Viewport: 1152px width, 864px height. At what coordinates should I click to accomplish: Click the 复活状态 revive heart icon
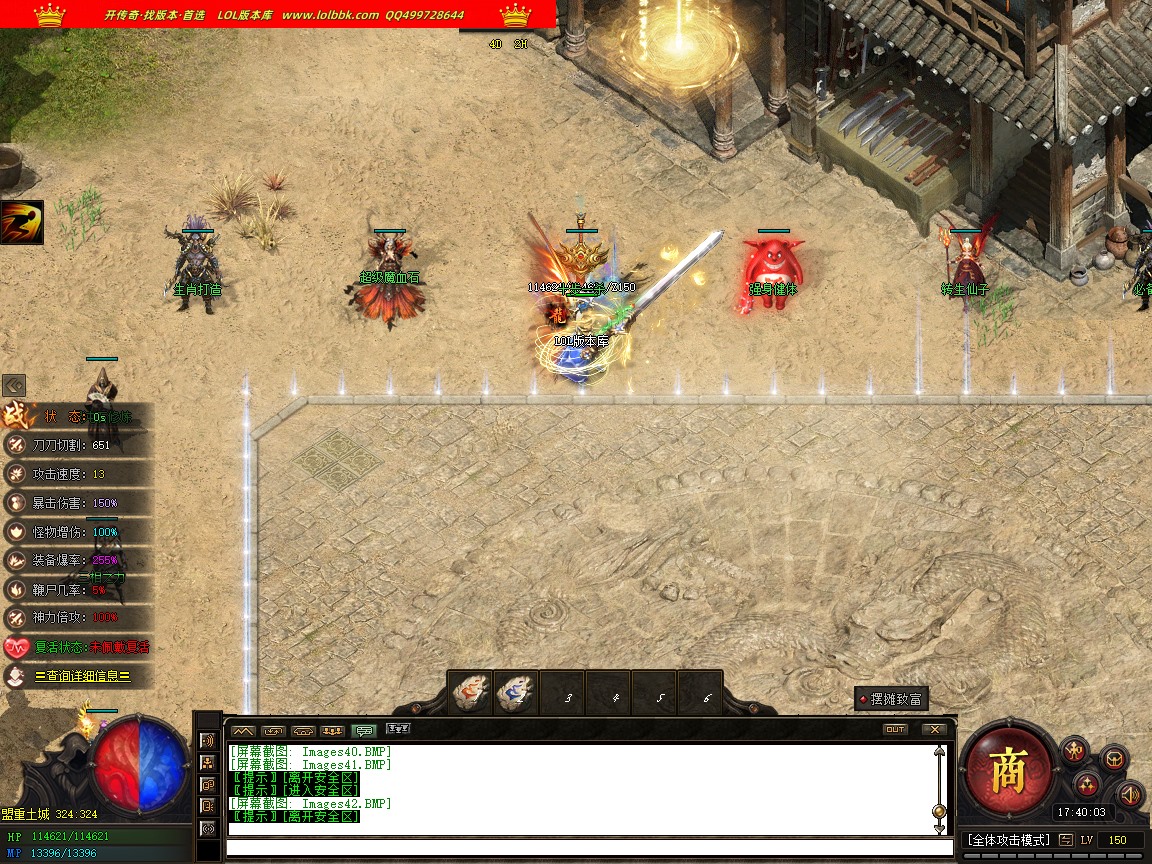pos(16,647)
